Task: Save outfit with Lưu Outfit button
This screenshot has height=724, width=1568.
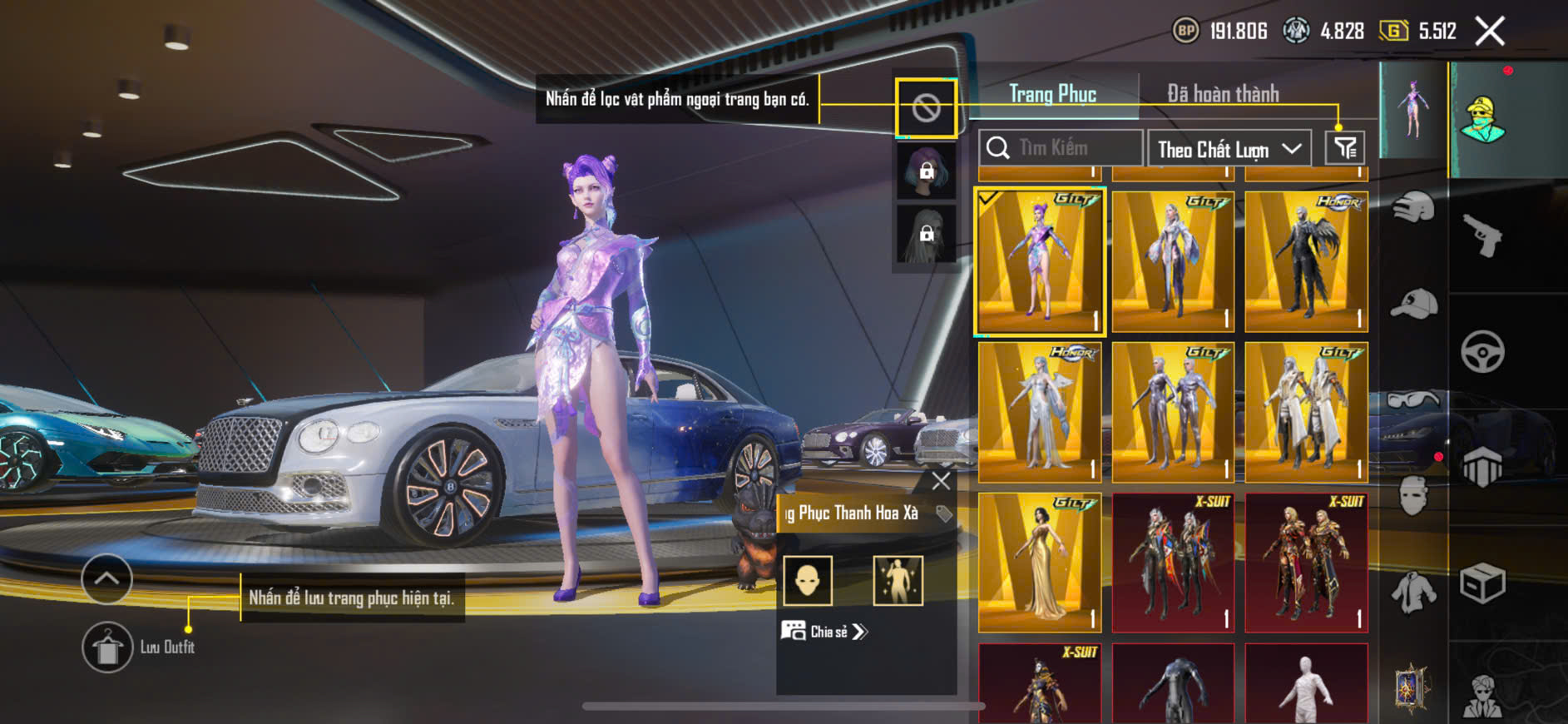Action: [x=107, y=647]
